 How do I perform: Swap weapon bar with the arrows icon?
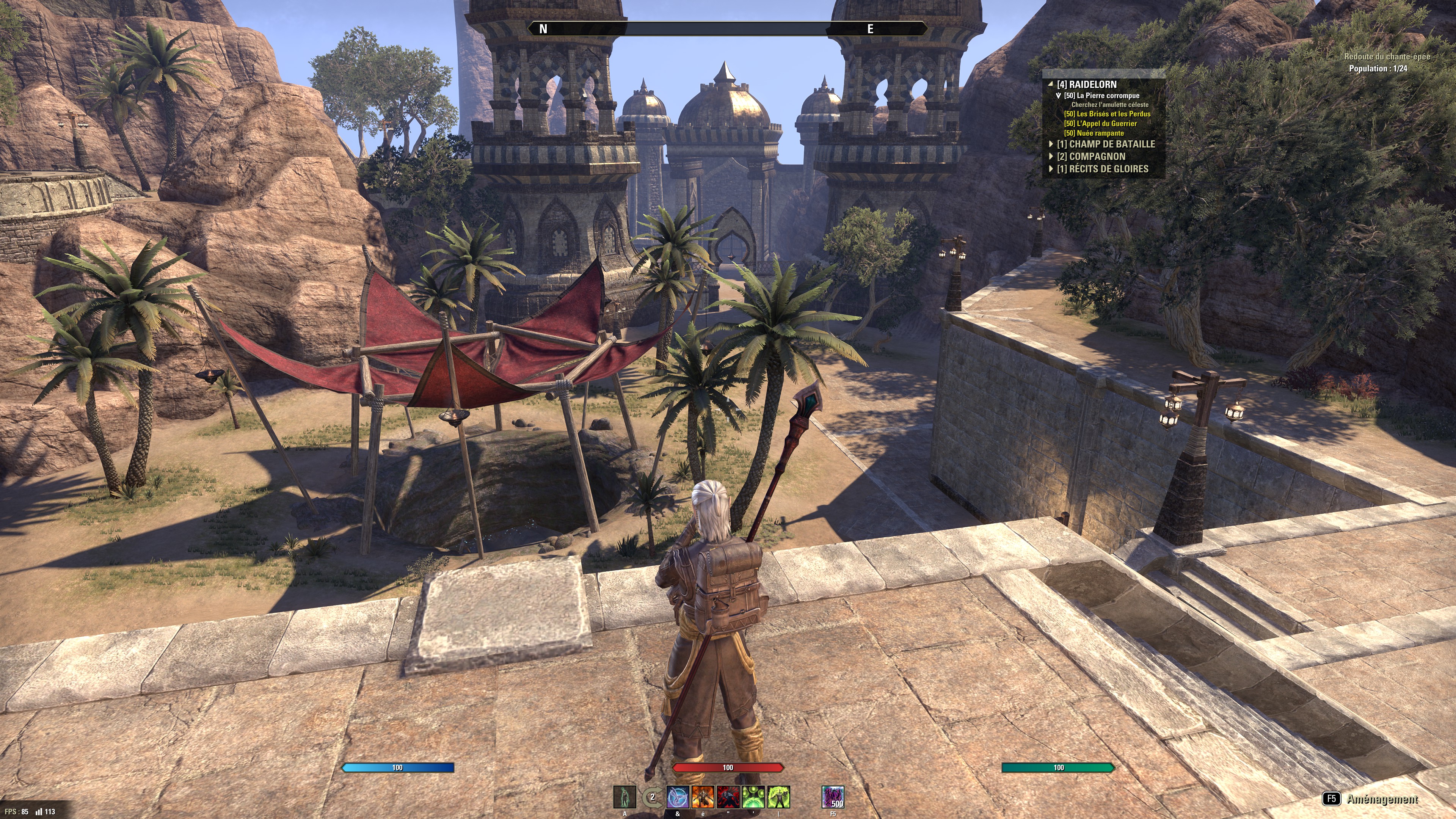[652, 797]
